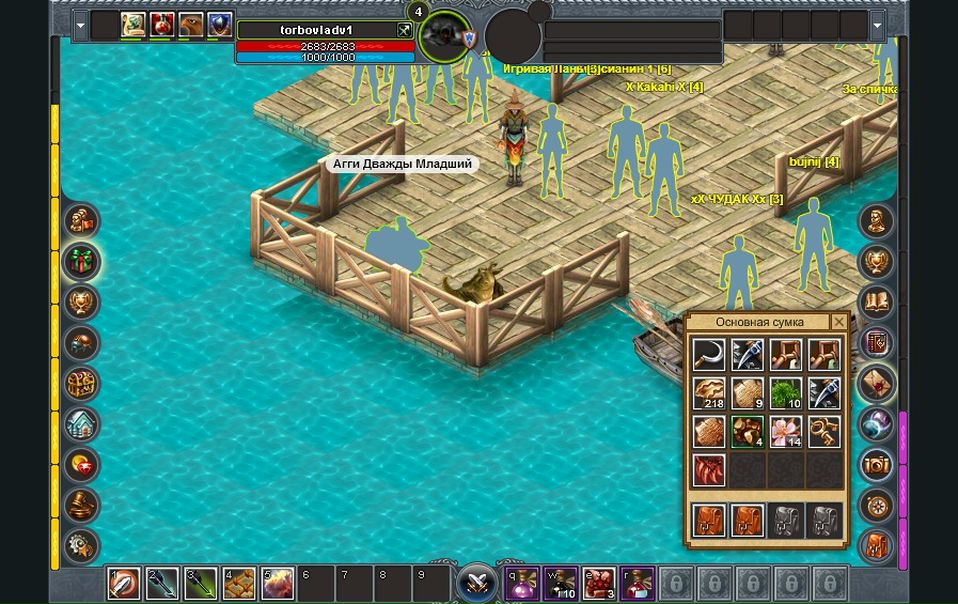Image resolution: width=958 pixels, height=604 pixels.
Task: Click the camera screenshot icon
Action: tap(877, 465)
